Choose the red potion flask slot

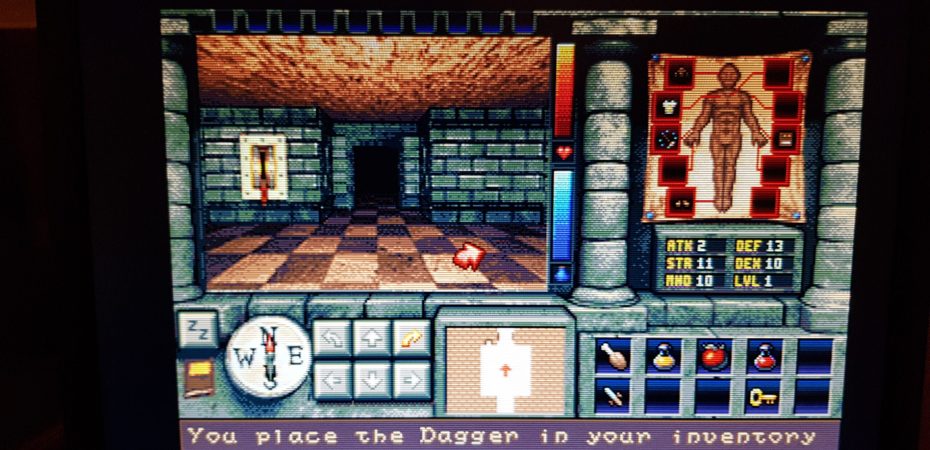[764, 355]
